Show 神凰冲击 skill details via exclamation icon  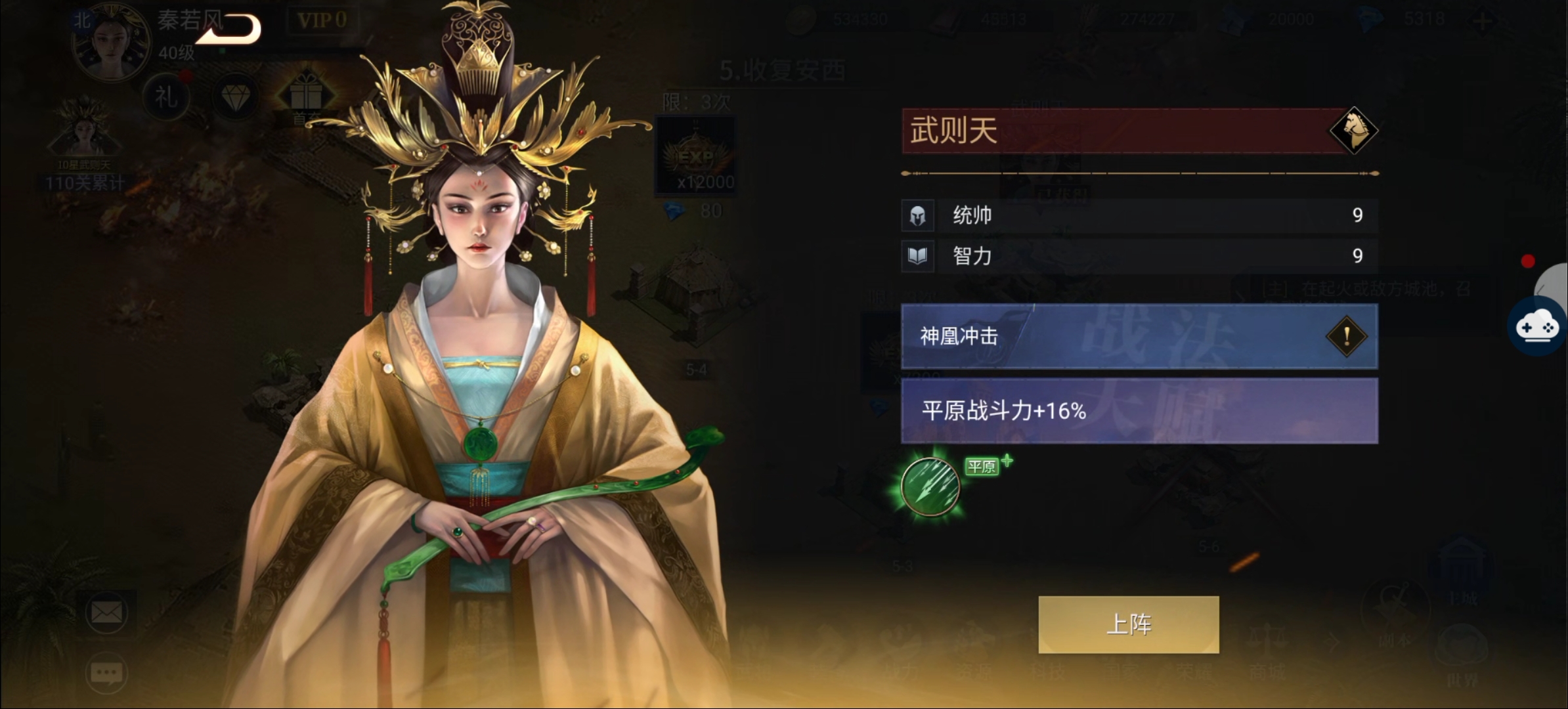pyautogui.click(x=1346, y=337)
